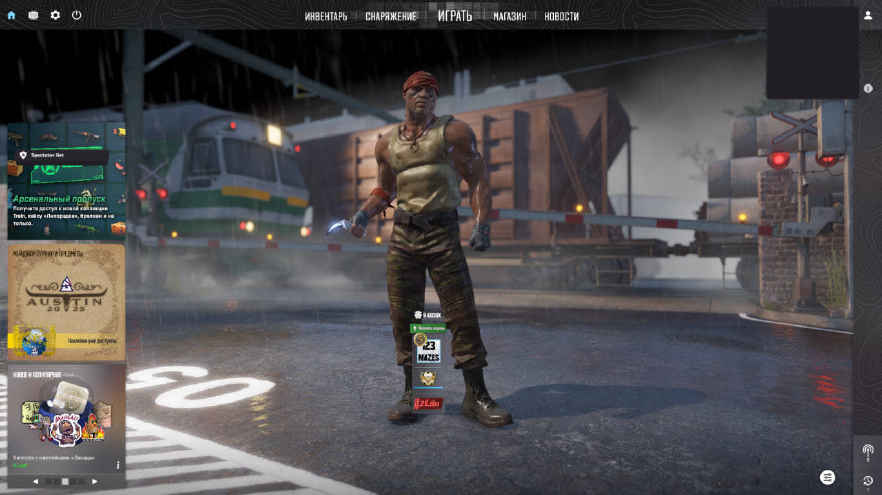Open the Инвентарь tab
Screen dimensions: 882x495
point(326,16)
